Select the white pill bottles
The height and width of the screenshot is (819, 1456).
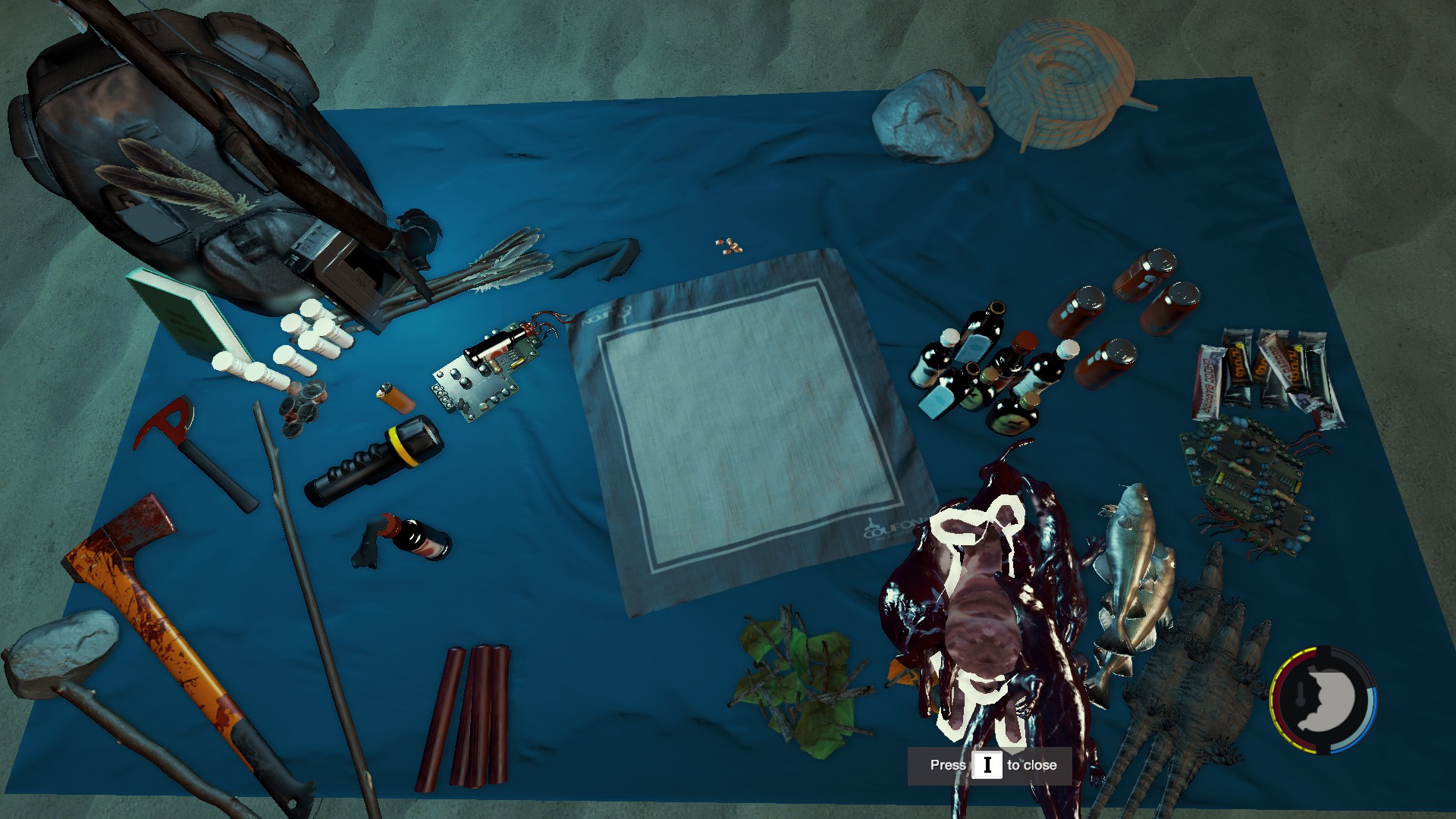(296, 345)
